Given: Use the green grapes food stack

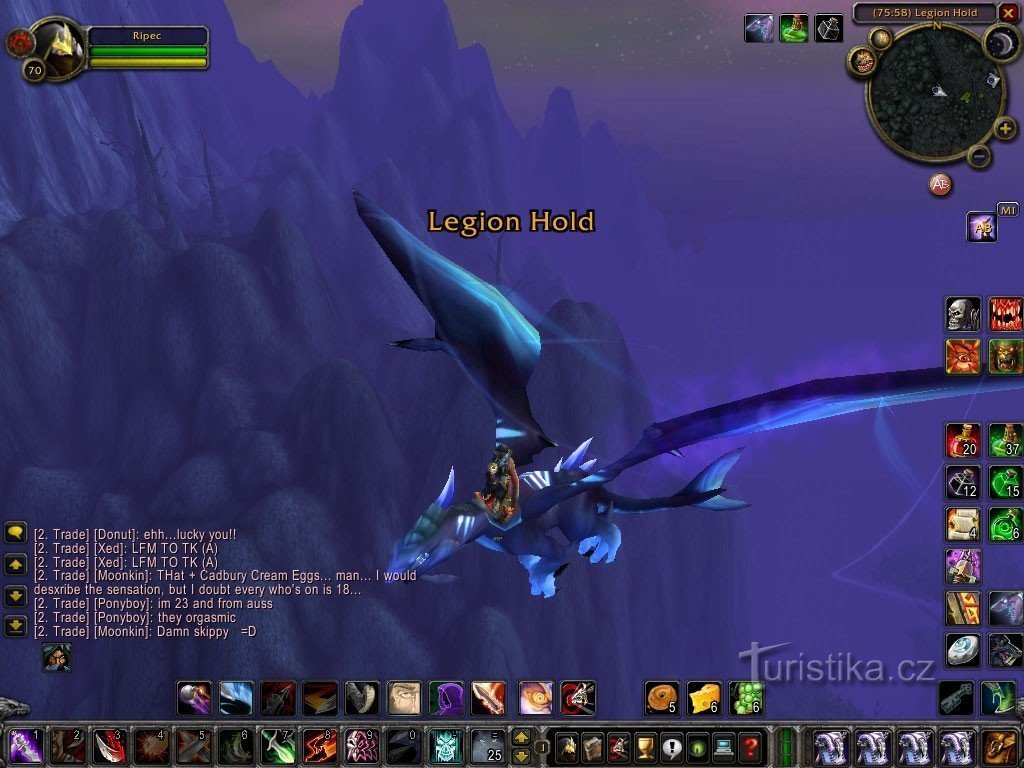Looking at the screenshot, I should (x=746, y=697).
